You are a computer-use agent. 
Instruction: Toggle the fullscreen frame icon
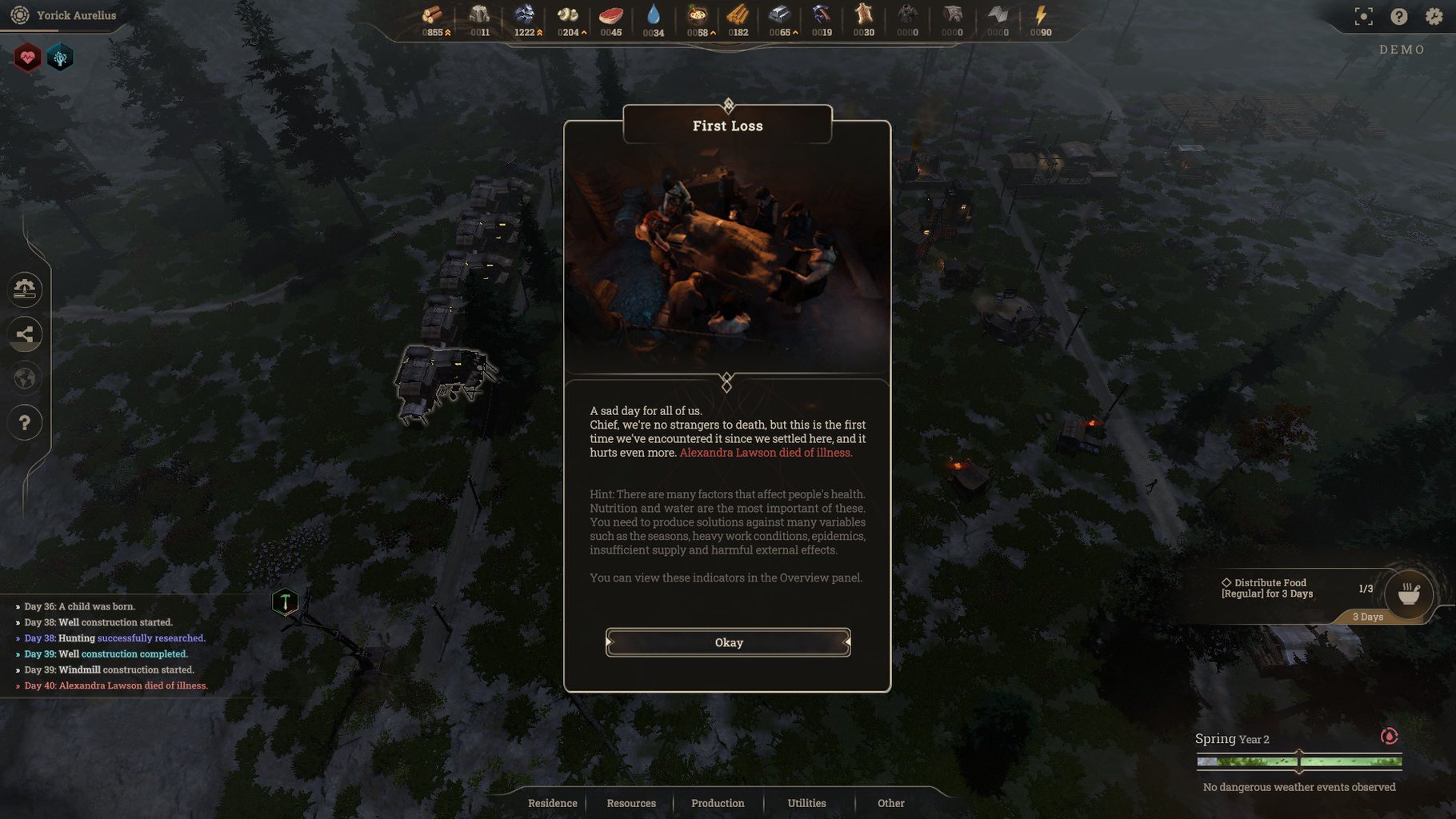click(1363, 16)
